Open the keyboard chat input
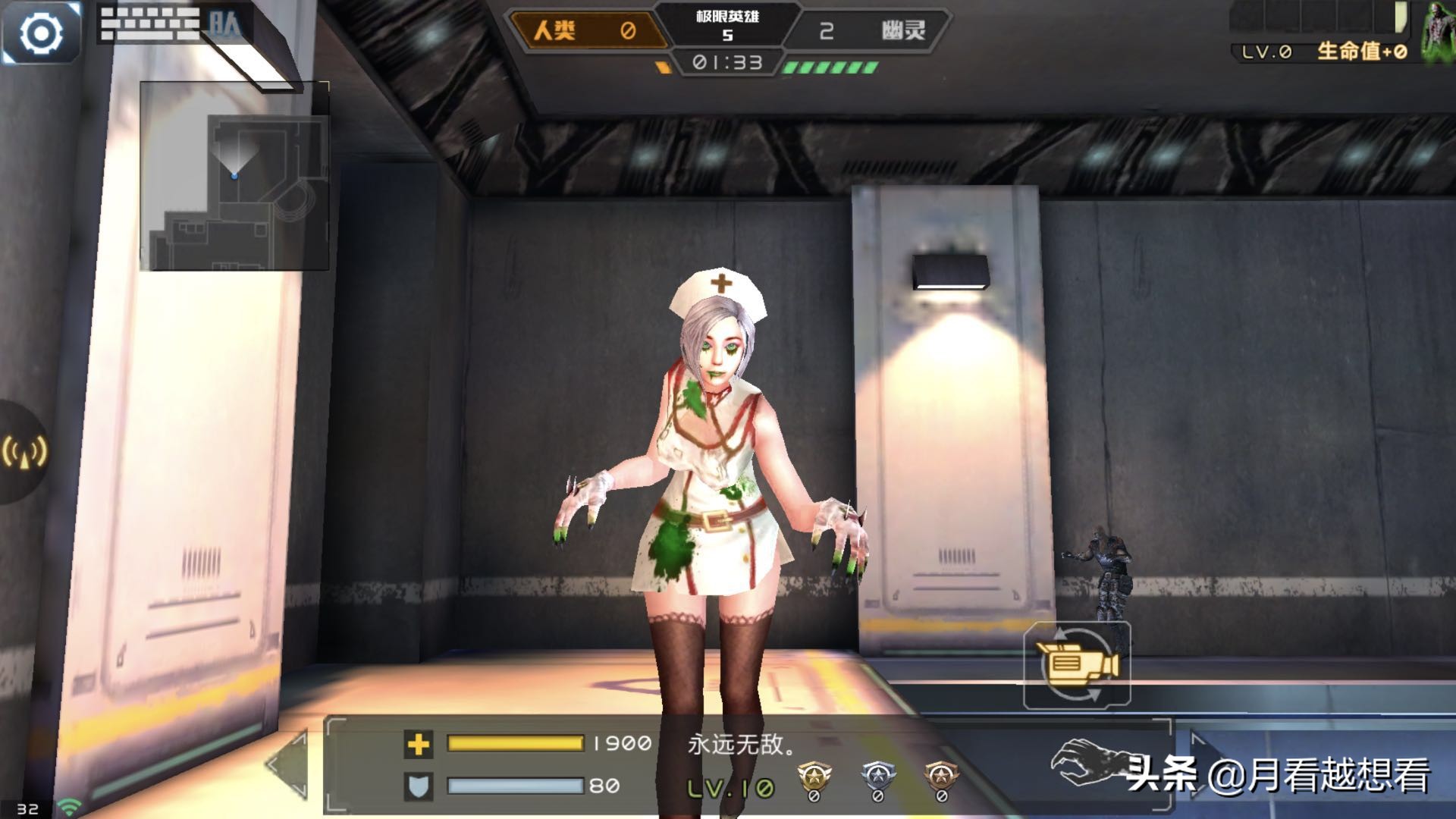 tap(150, 24)
